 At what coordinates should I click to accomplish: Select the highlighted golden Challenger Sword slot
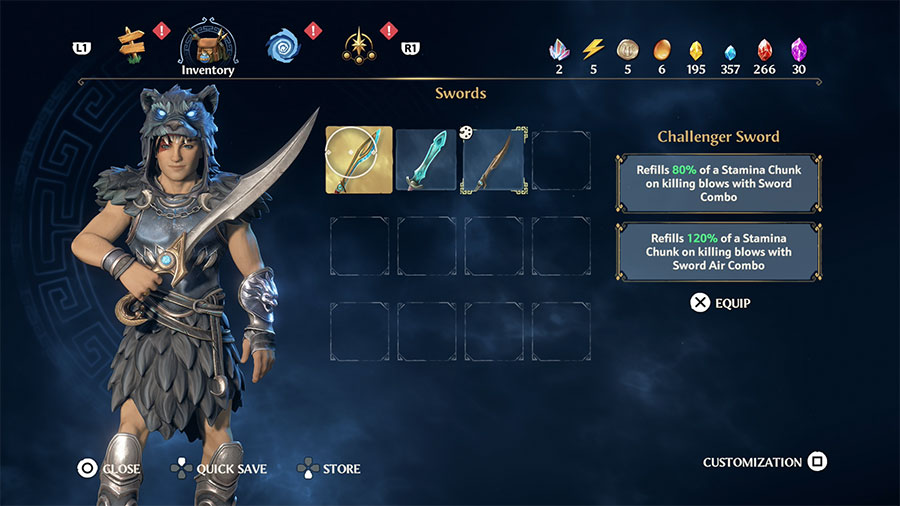pos(359,160)
